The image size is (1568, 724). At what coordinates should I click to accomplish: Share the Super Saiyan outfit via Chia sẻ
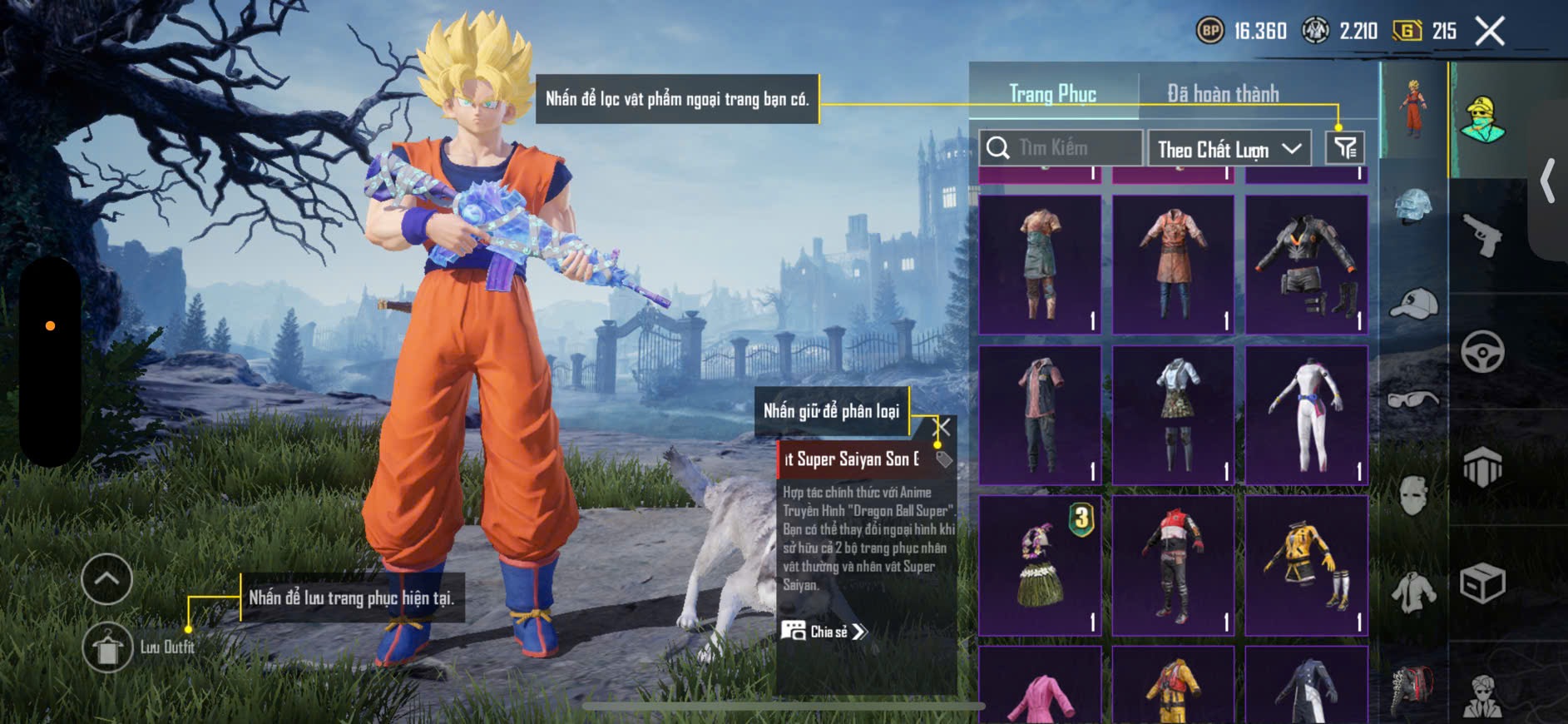(824, 632)
